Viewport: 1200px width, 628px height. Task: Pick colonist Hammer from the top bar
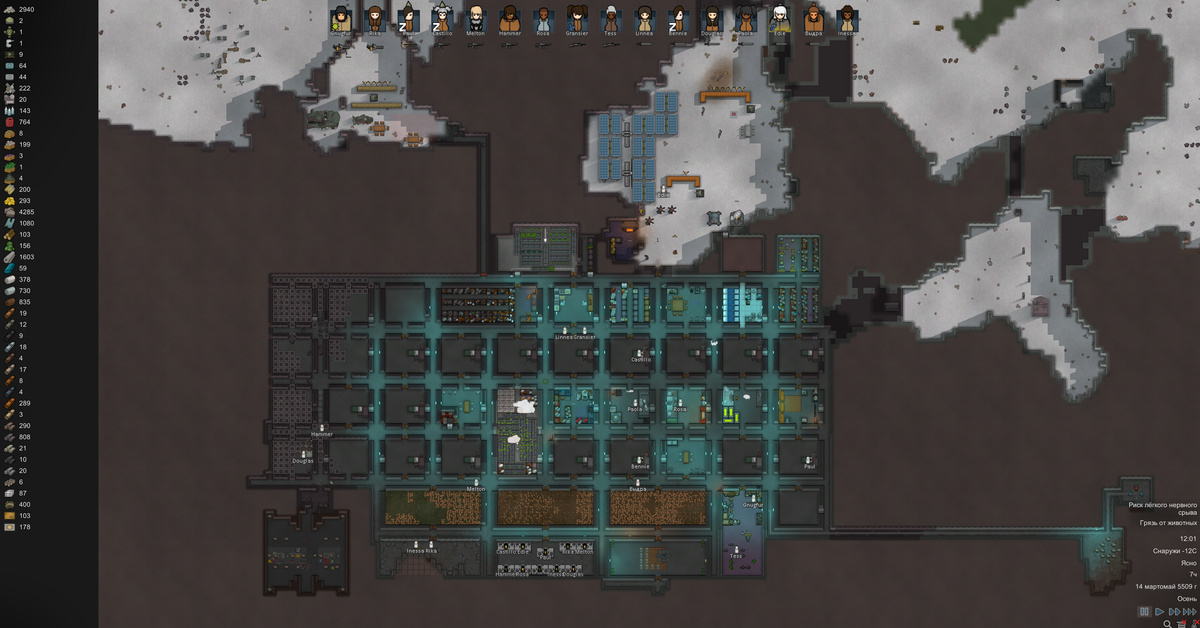click(510, 17)
